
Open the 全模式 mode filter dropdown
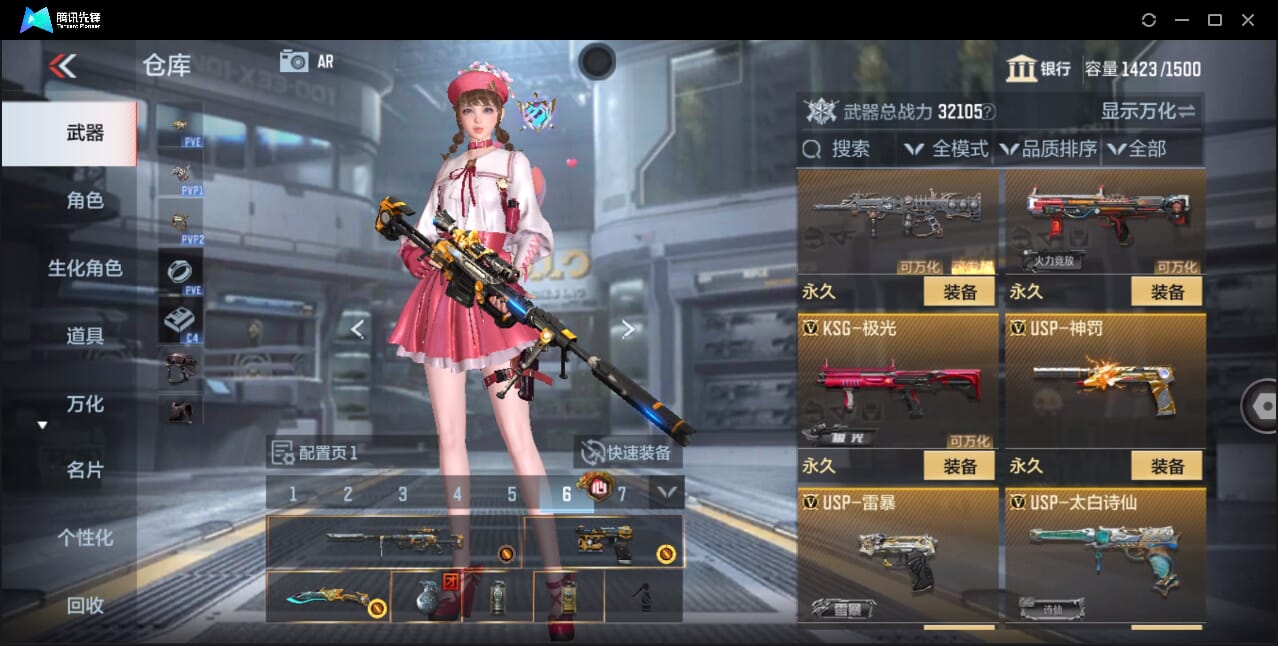coord(947,149)
